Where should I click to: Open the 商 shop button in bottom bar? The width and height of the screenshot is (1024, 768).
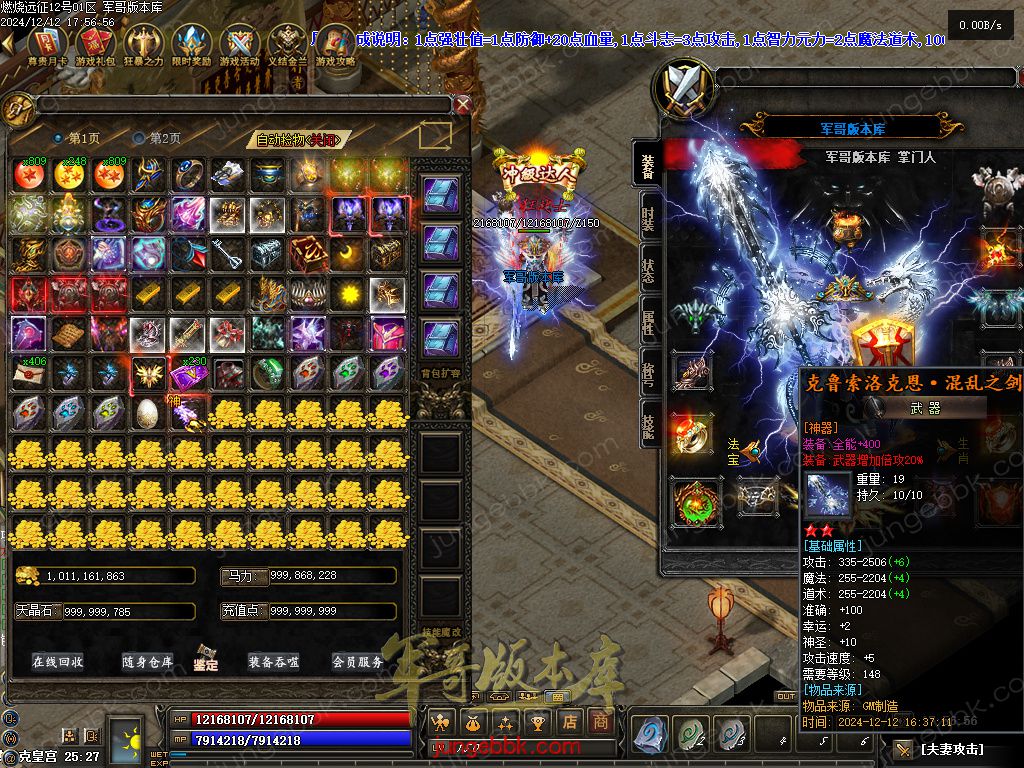point(600,721)
